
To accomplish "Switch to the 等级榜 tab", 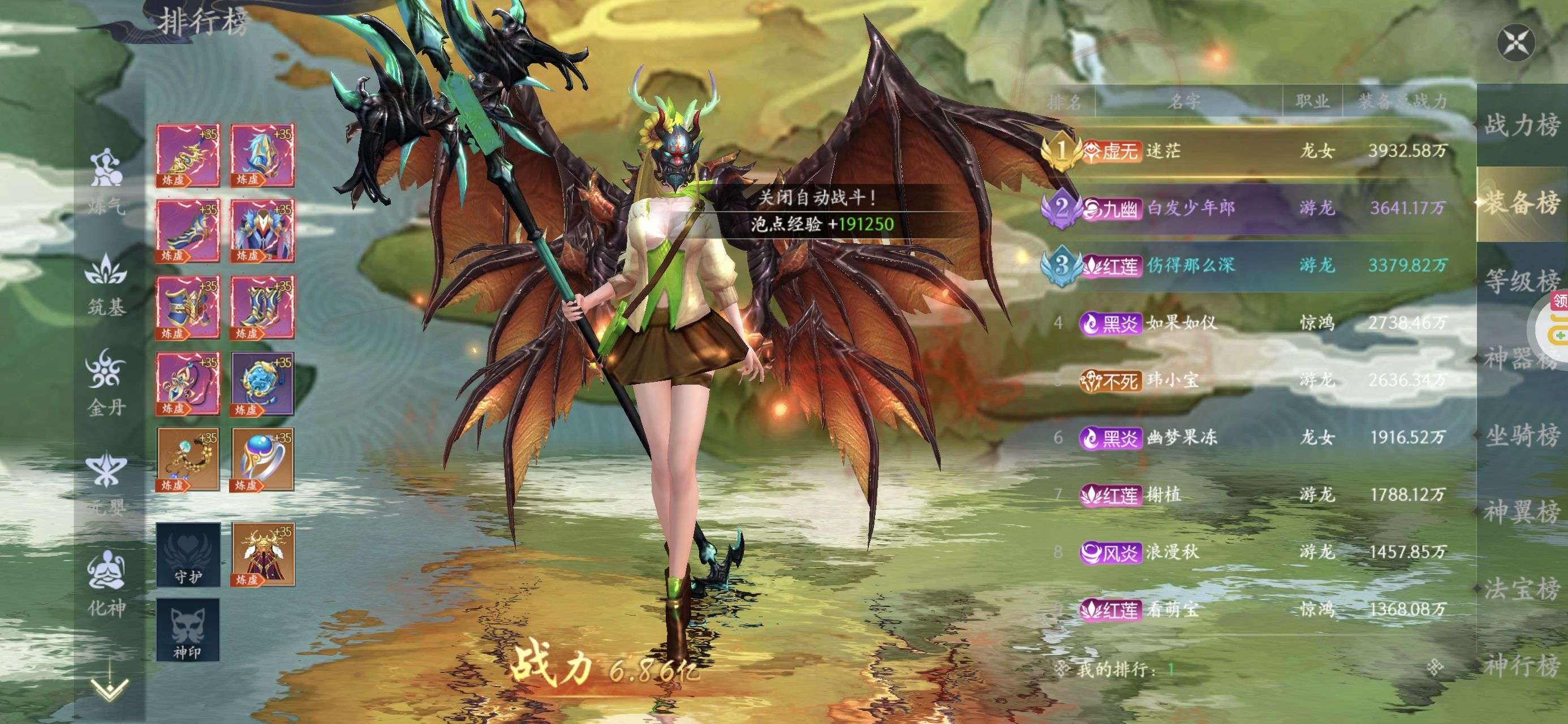I will tap(1521, 281).
